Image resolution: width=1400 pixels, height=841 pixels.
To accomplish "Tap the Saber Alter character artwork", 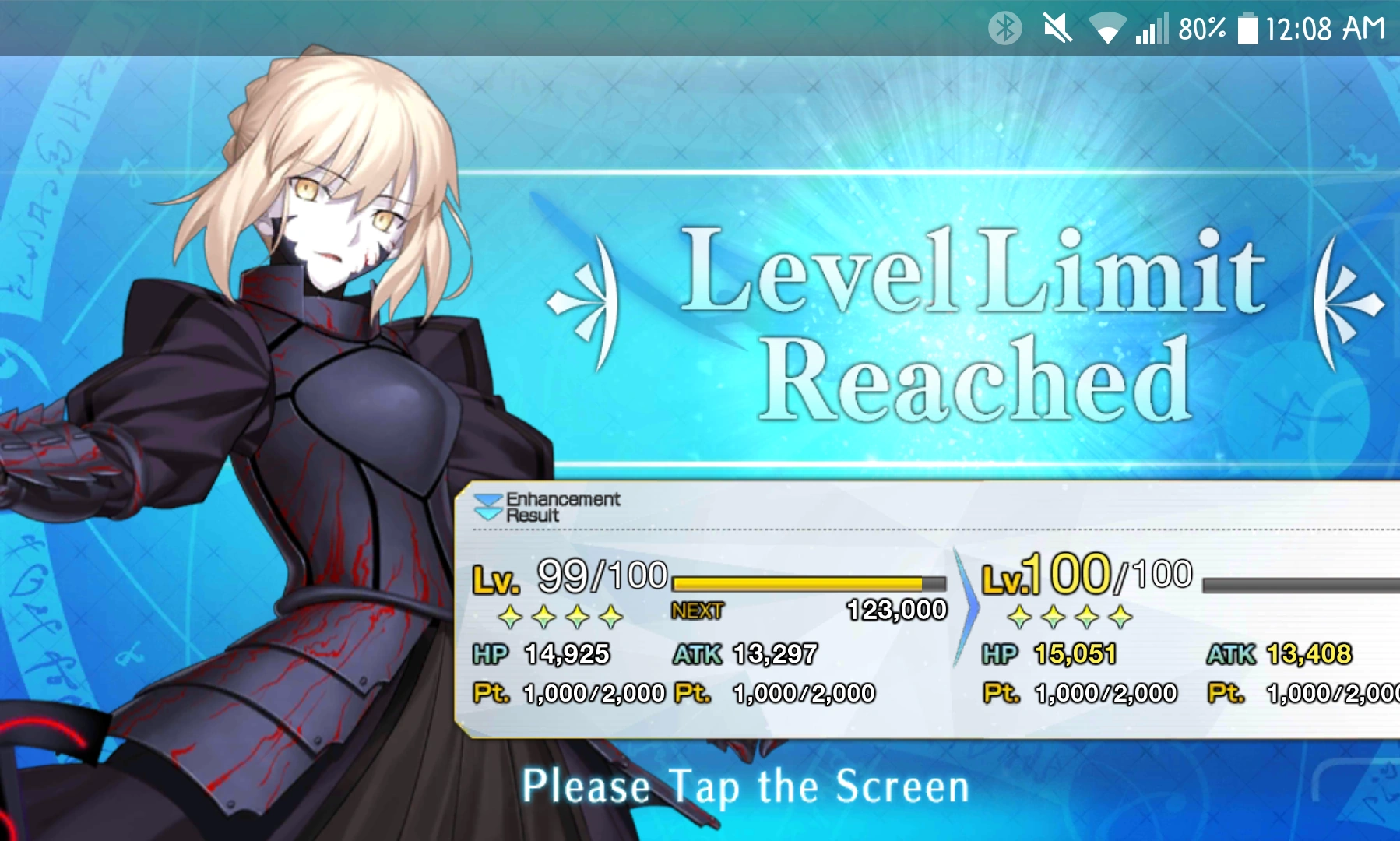I will coord(311,389).
